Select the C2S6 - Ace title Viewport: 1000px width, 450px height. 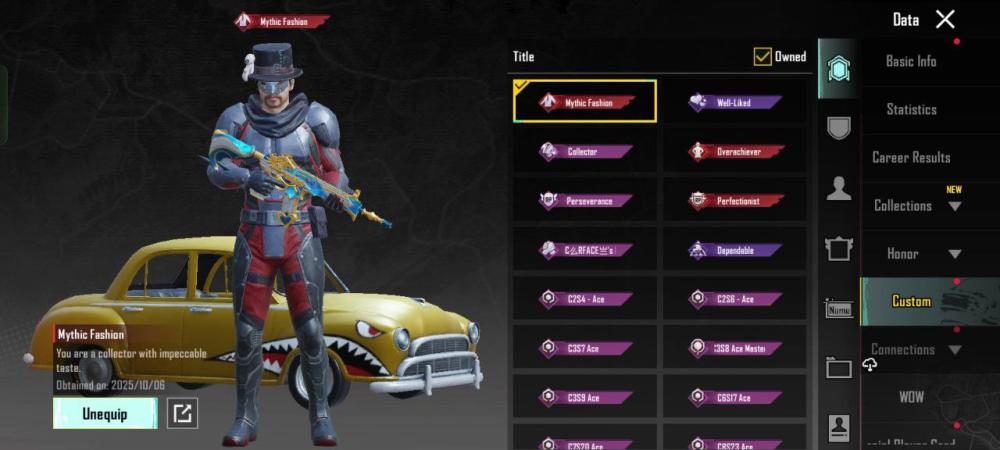734,298
